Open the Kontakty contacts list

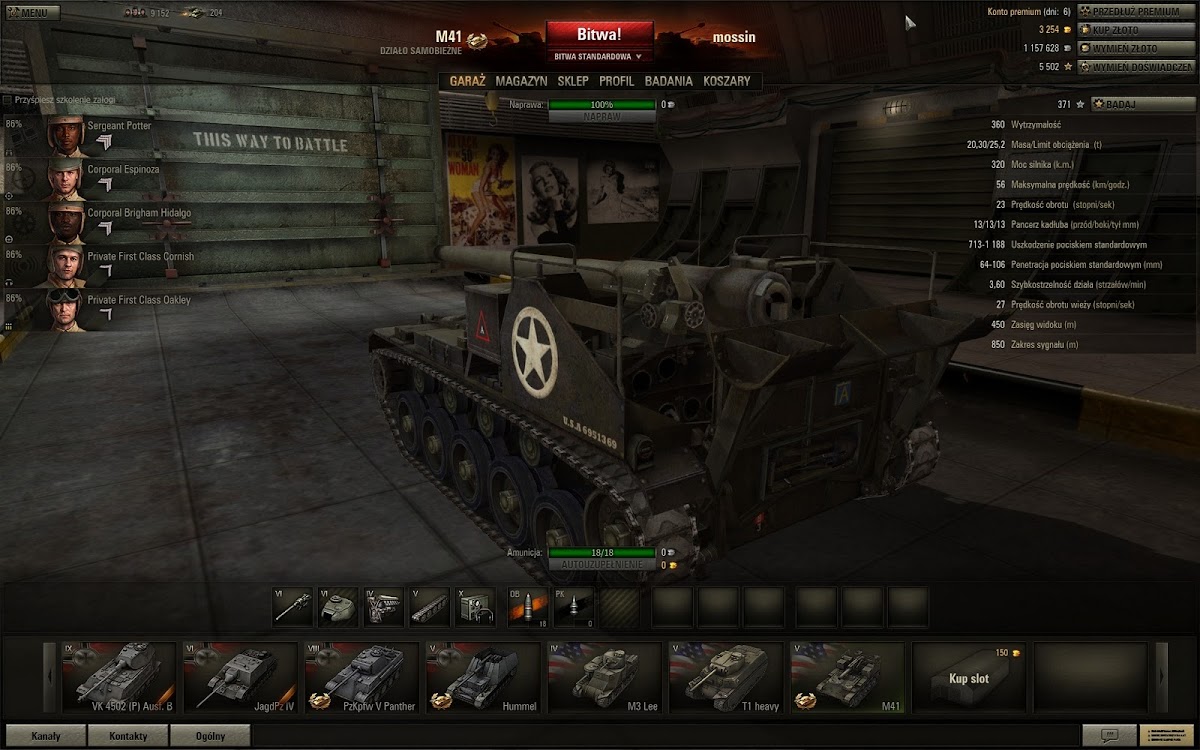coord(127,736)
